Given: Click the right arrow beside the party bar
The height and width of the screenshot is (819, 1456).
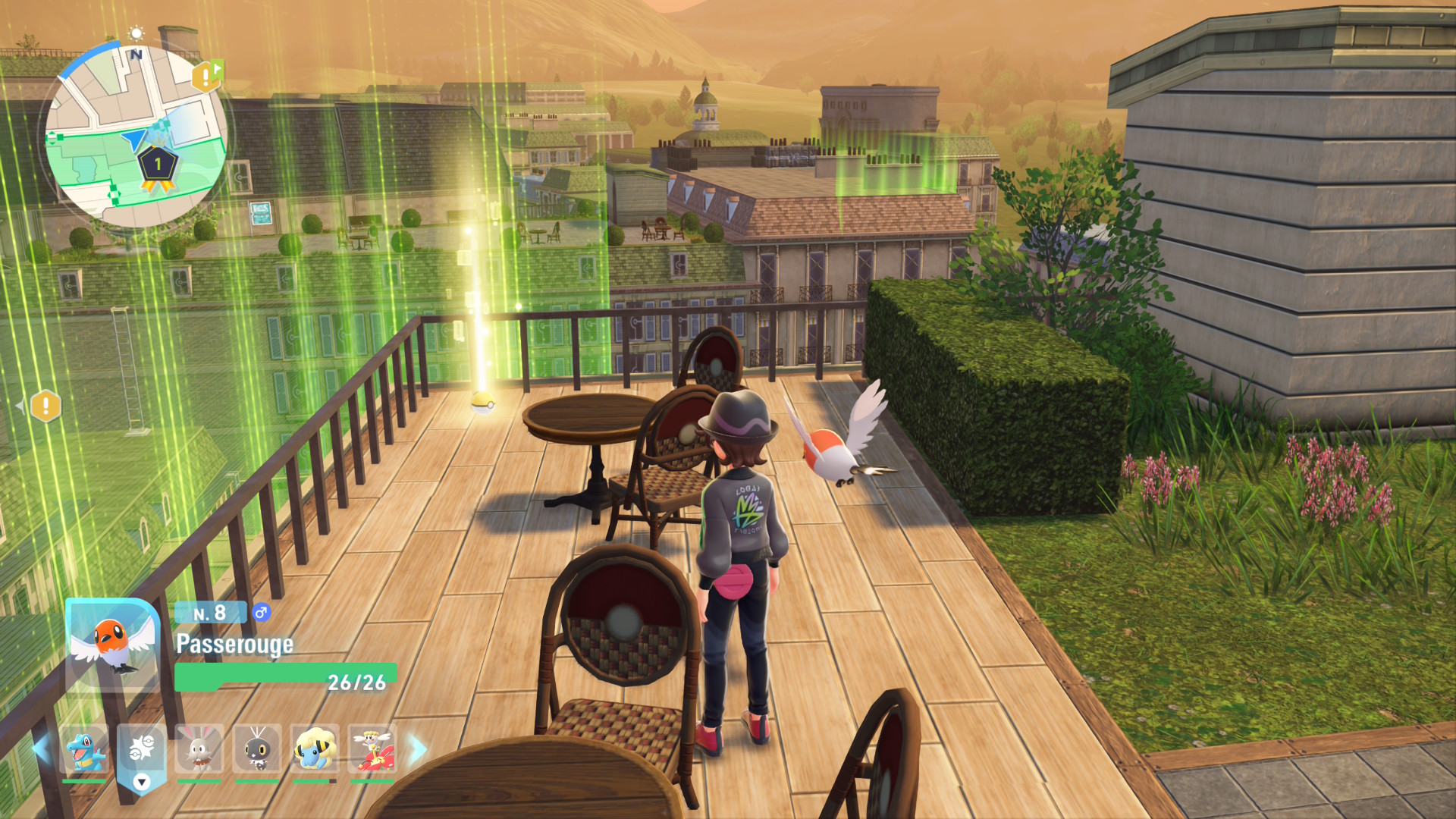Looking at the screenshot, I should [418, 749].
